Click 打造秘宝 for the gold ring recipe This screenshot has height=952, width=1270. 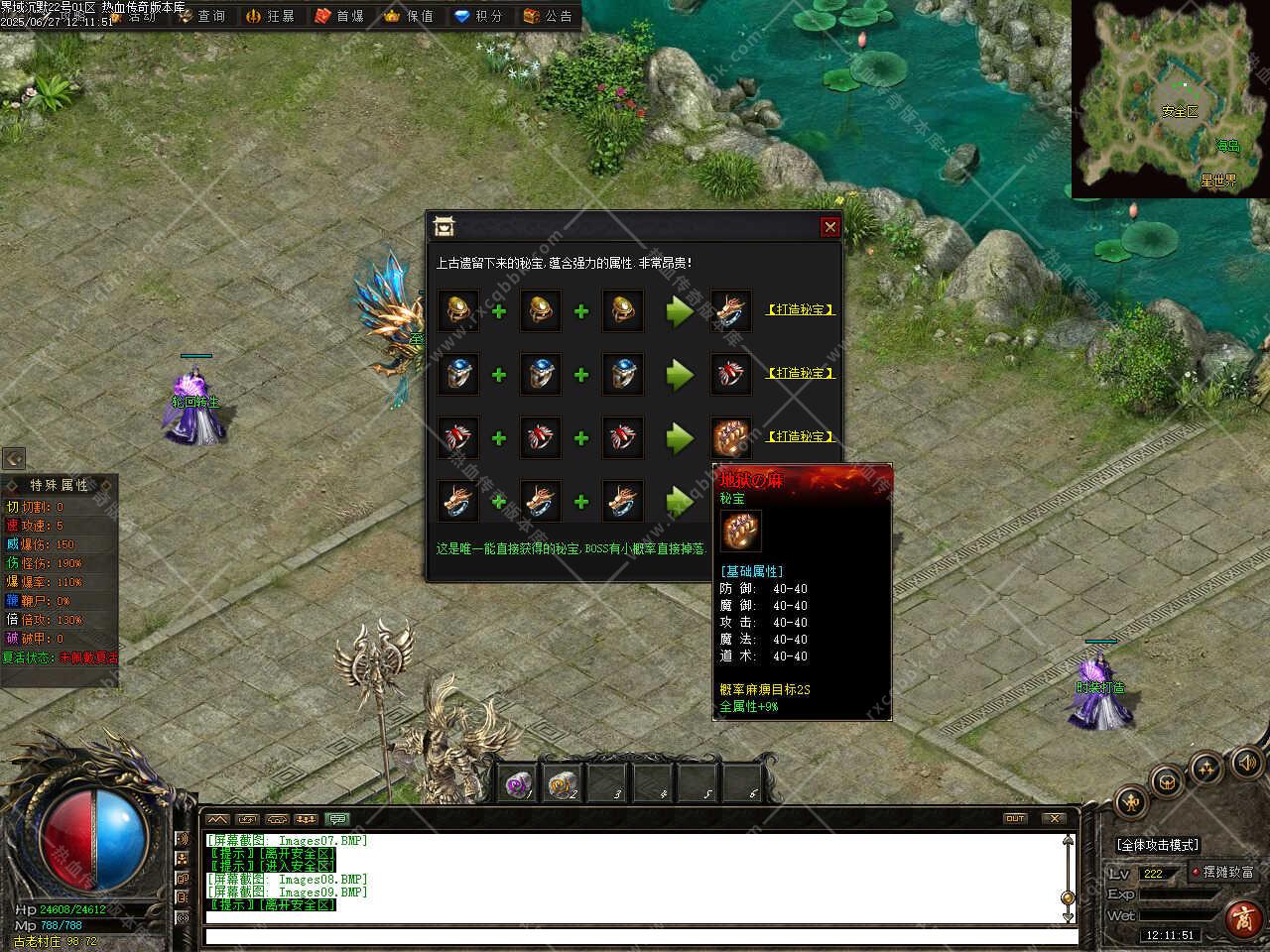[x=800, y=310]
